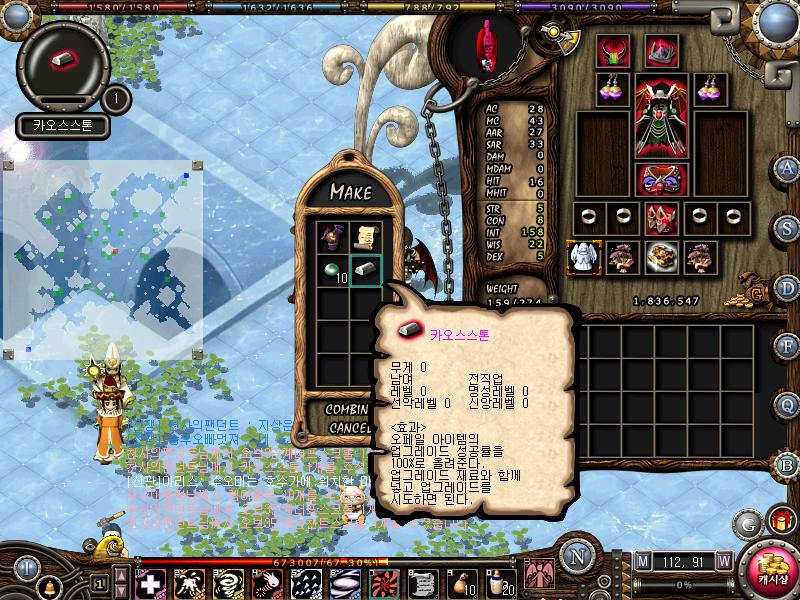This screenshot has height=600, width=800.
Task: Click the round A side button
Action: (788, 168)
